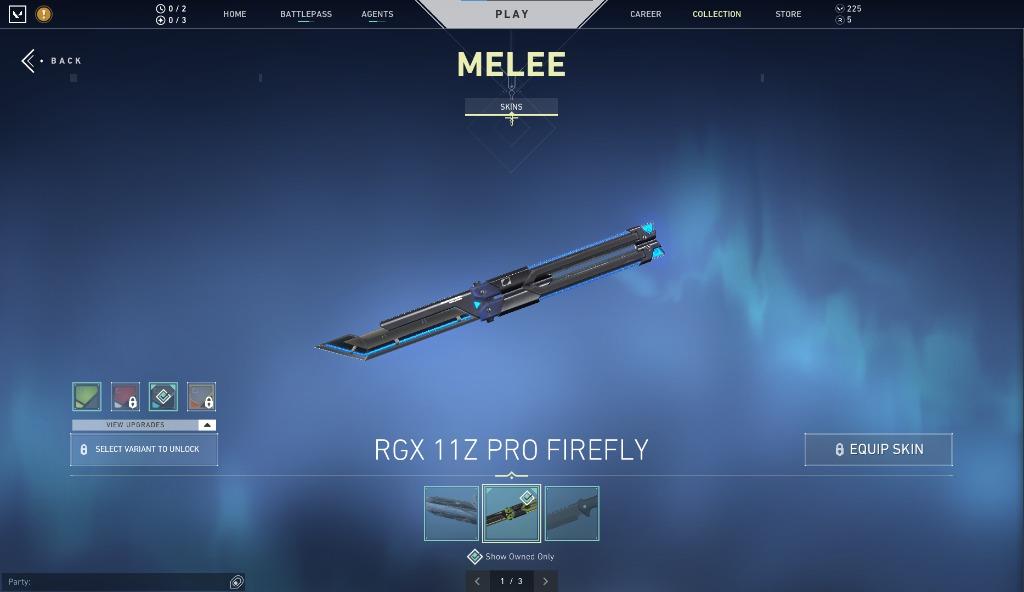Switch to the Battlepass tab

tap(306, 14)
